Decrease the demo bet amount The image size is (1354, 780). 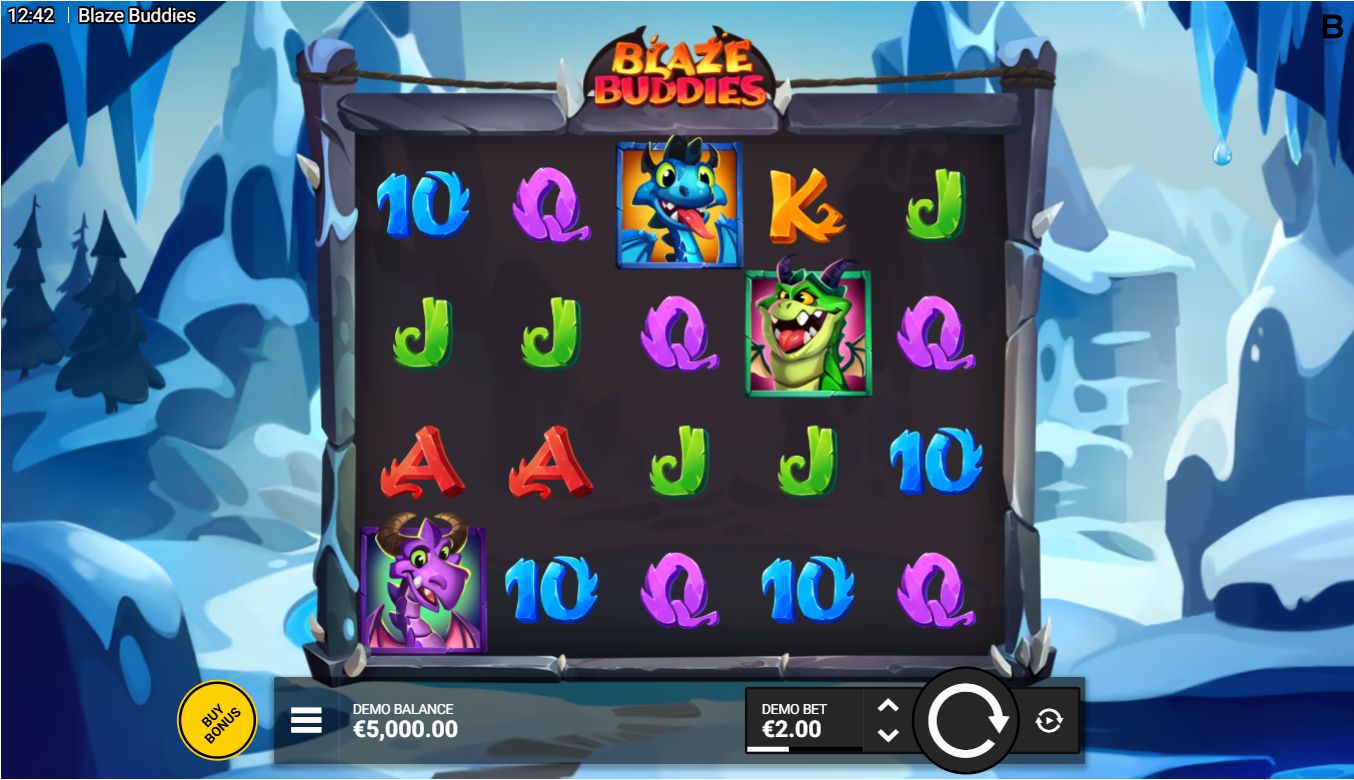tap(887, 735)
